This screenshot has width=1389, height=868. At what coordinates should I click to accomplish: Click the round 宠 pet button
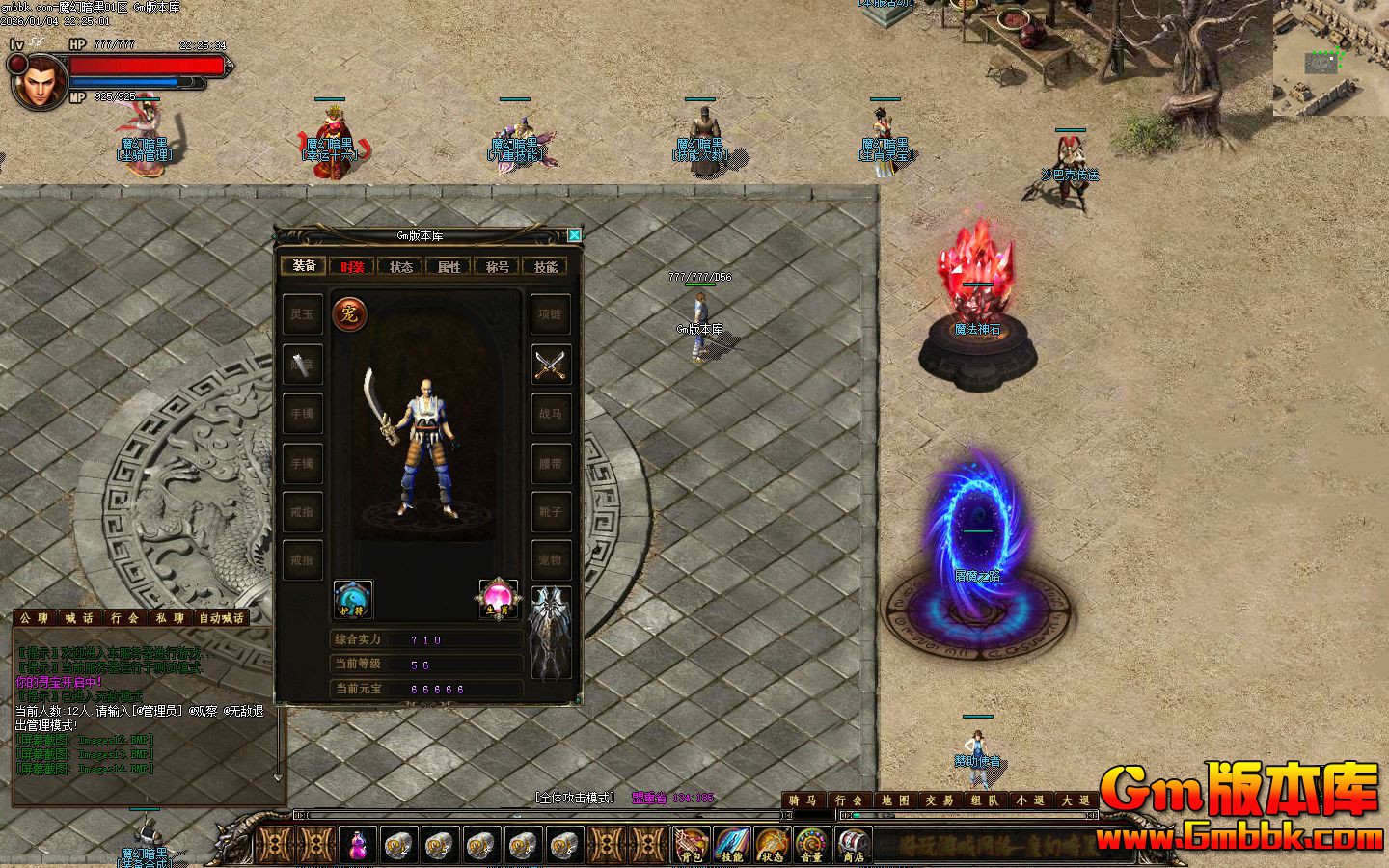pos(348,314)
